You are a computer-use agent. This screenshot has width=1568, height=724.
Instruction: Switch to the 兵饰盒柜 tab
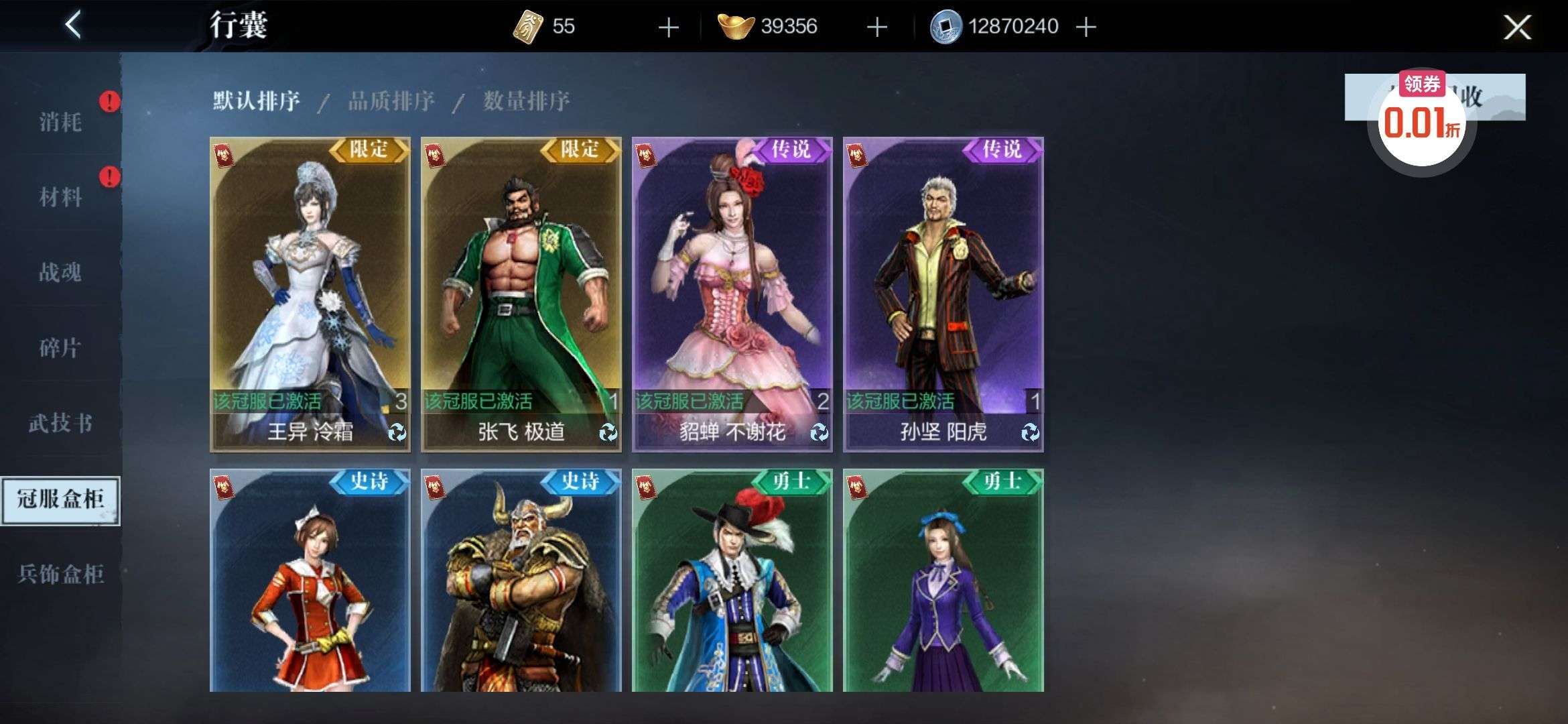coord(60,574)
